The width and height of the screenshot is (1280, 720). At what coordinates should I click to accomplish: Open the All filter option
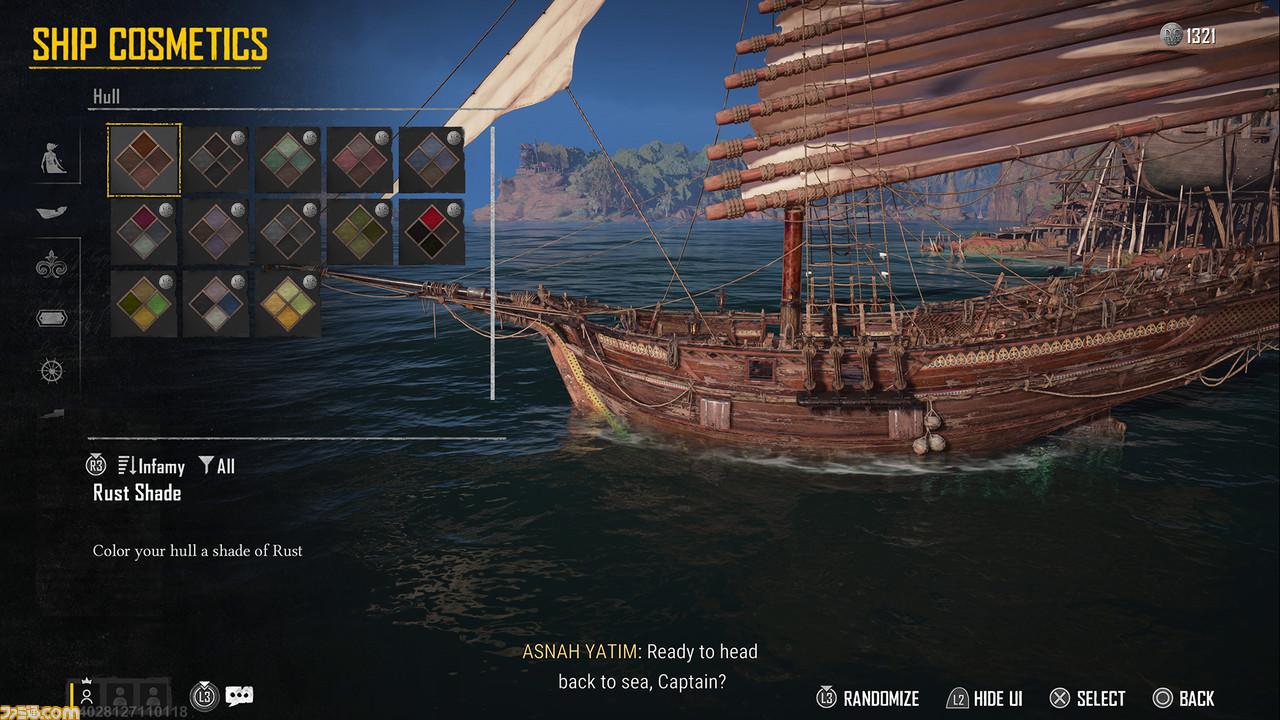[x=216, y=466]
